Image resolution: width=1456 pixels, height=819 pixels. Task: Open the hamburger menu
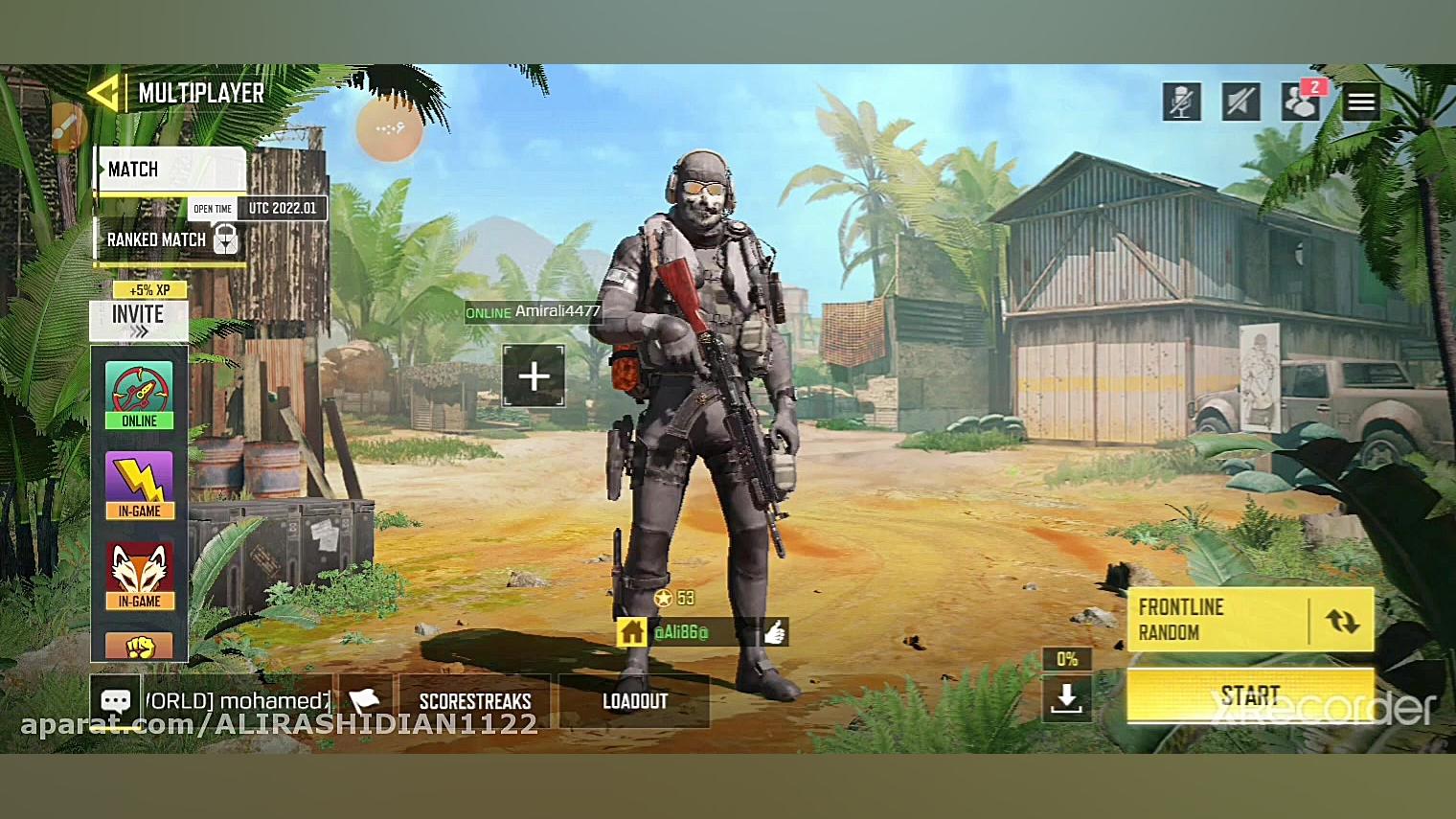[x=1361, y=102]
